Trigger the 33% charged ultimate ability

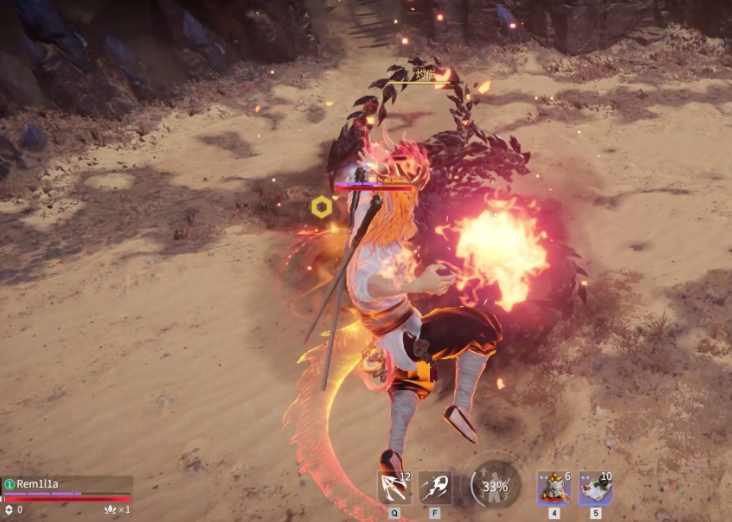pos(495,487)
